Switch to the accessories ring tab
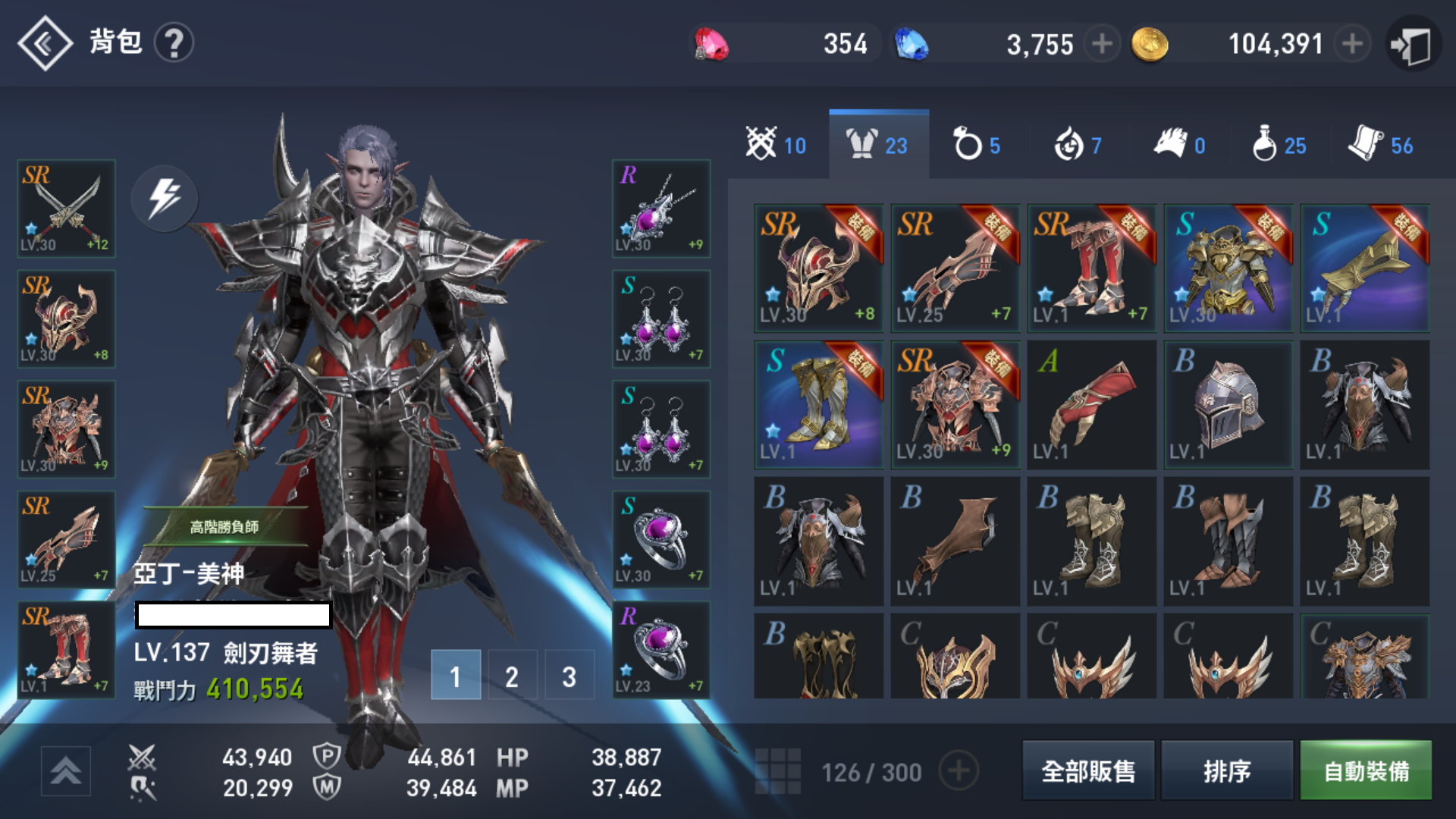Screen dimensions: 1456x819 pos(977,144)
